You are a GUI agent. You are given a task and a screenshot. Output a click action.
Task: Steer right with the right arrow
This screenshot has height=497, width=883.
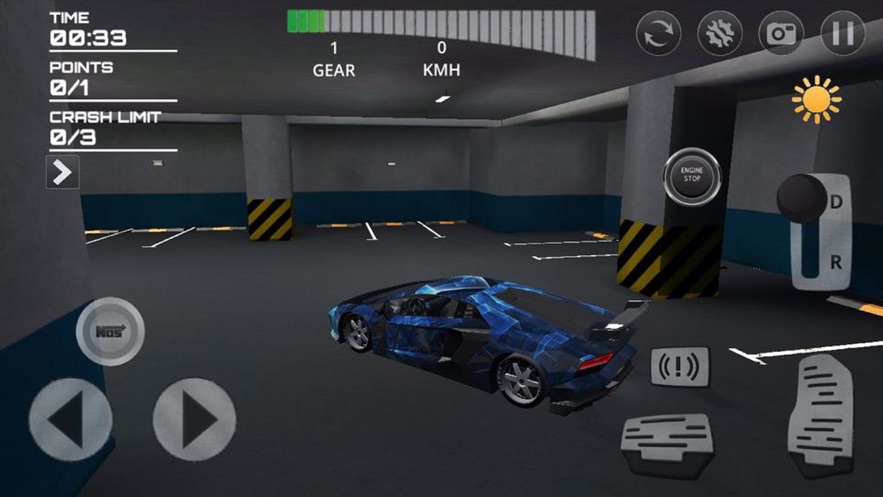pos(194,419)
